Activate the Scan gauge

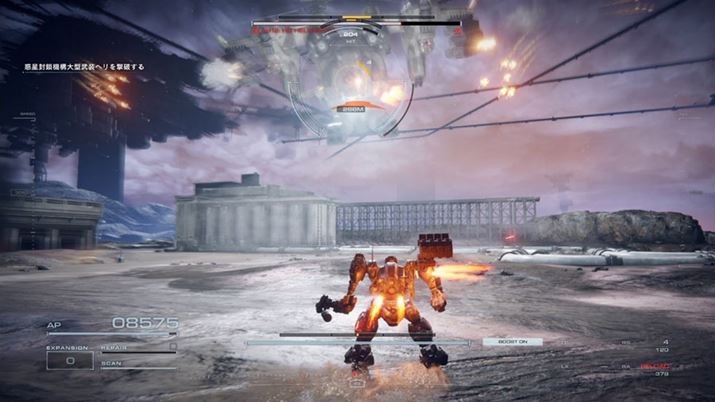click(x=137, y=363)
